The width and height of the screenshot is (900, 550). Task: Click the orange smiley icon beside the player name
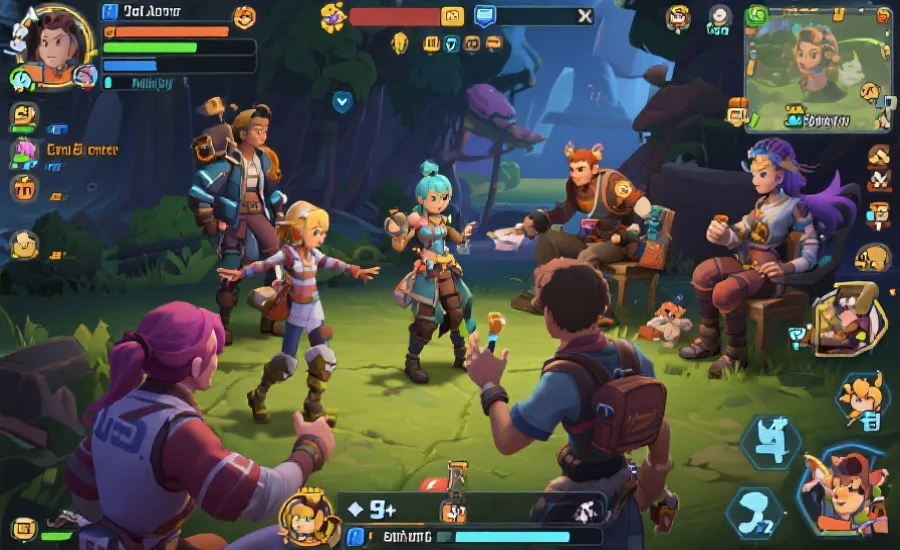click(x=244, y=16)
